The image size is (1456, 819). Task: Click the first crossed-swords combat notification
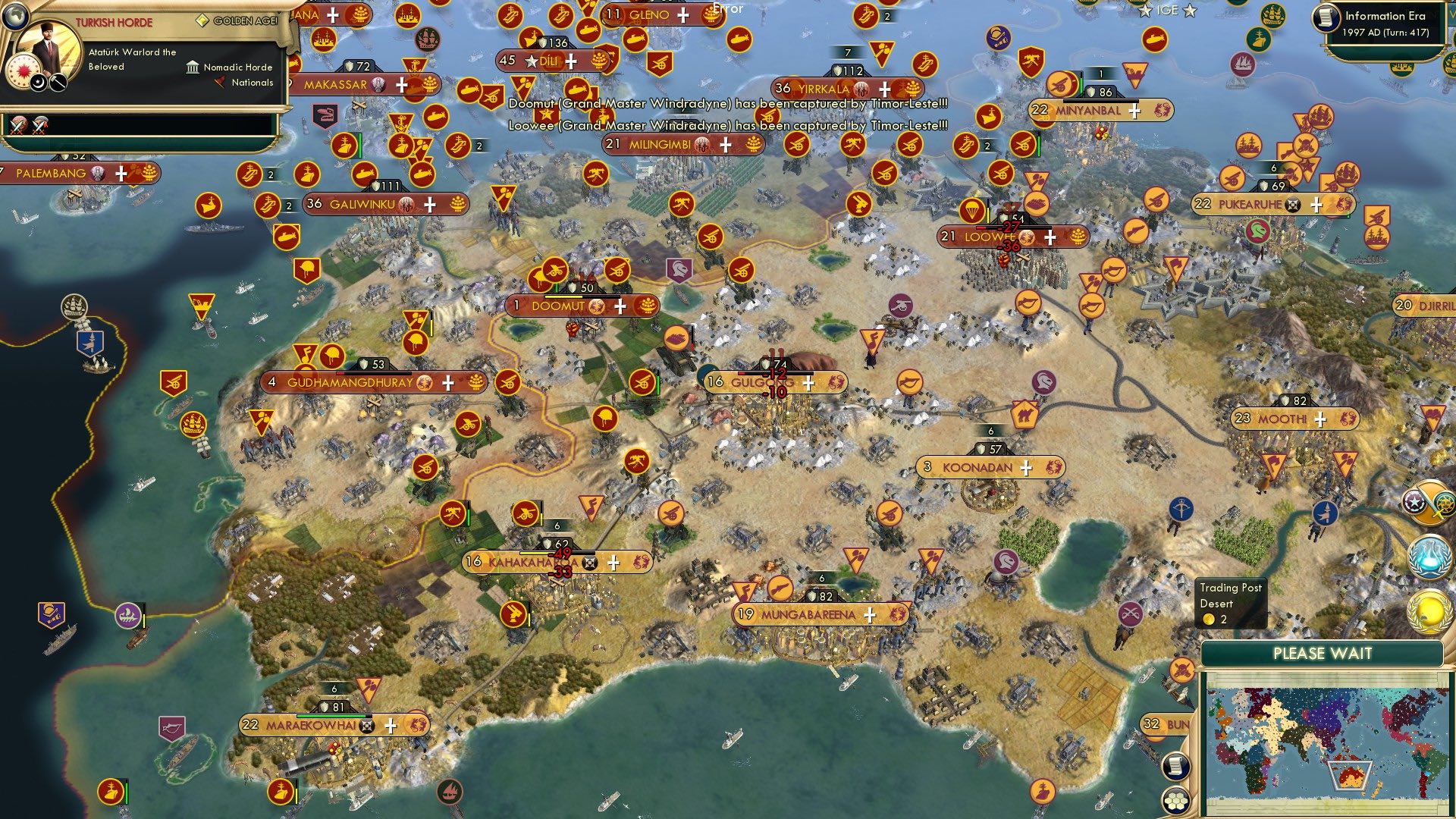coord(17,126)
